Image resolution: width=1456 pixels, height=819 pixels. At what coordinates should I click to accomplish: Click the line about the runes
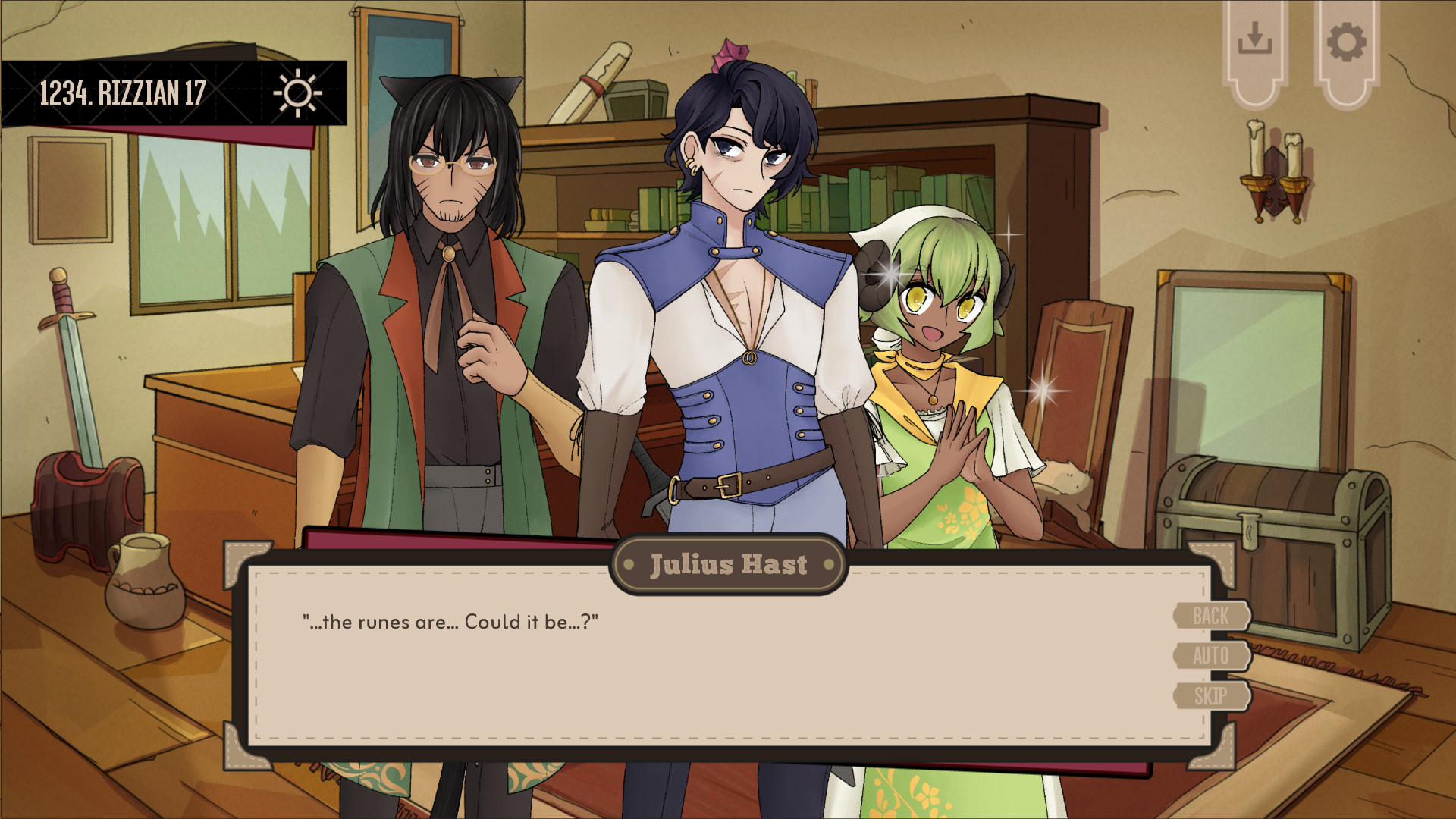tap(451, 621)
